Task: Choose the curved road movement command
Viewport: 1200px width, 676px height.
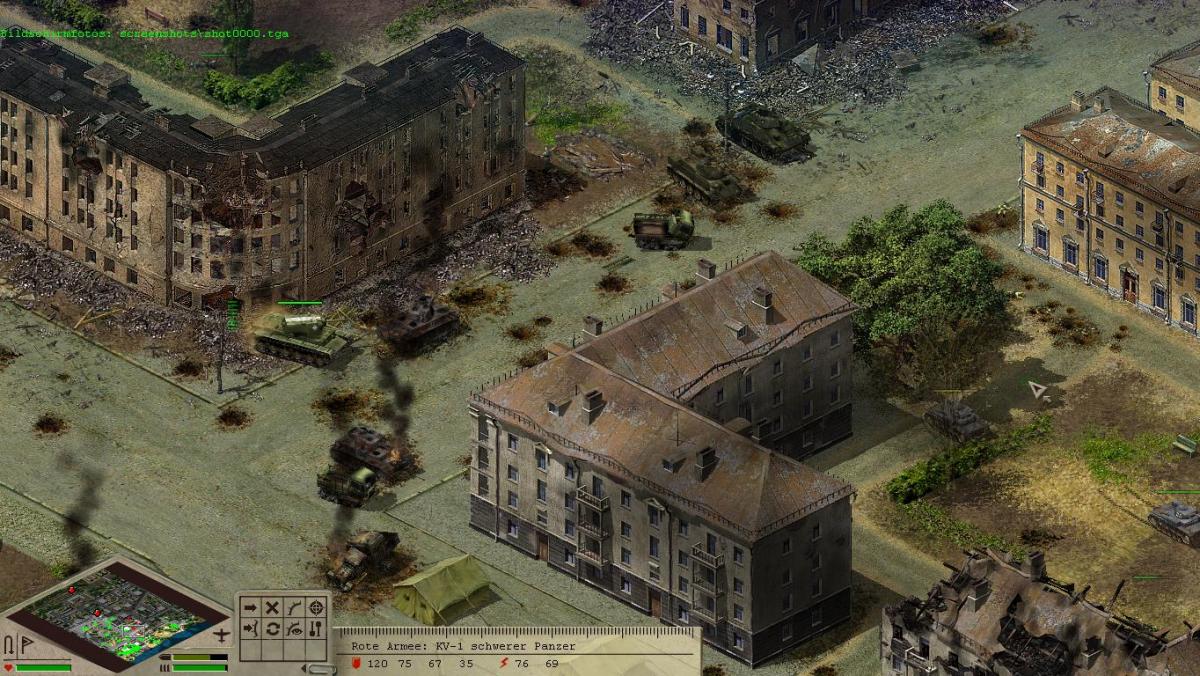Action: [x=294, y=607]
